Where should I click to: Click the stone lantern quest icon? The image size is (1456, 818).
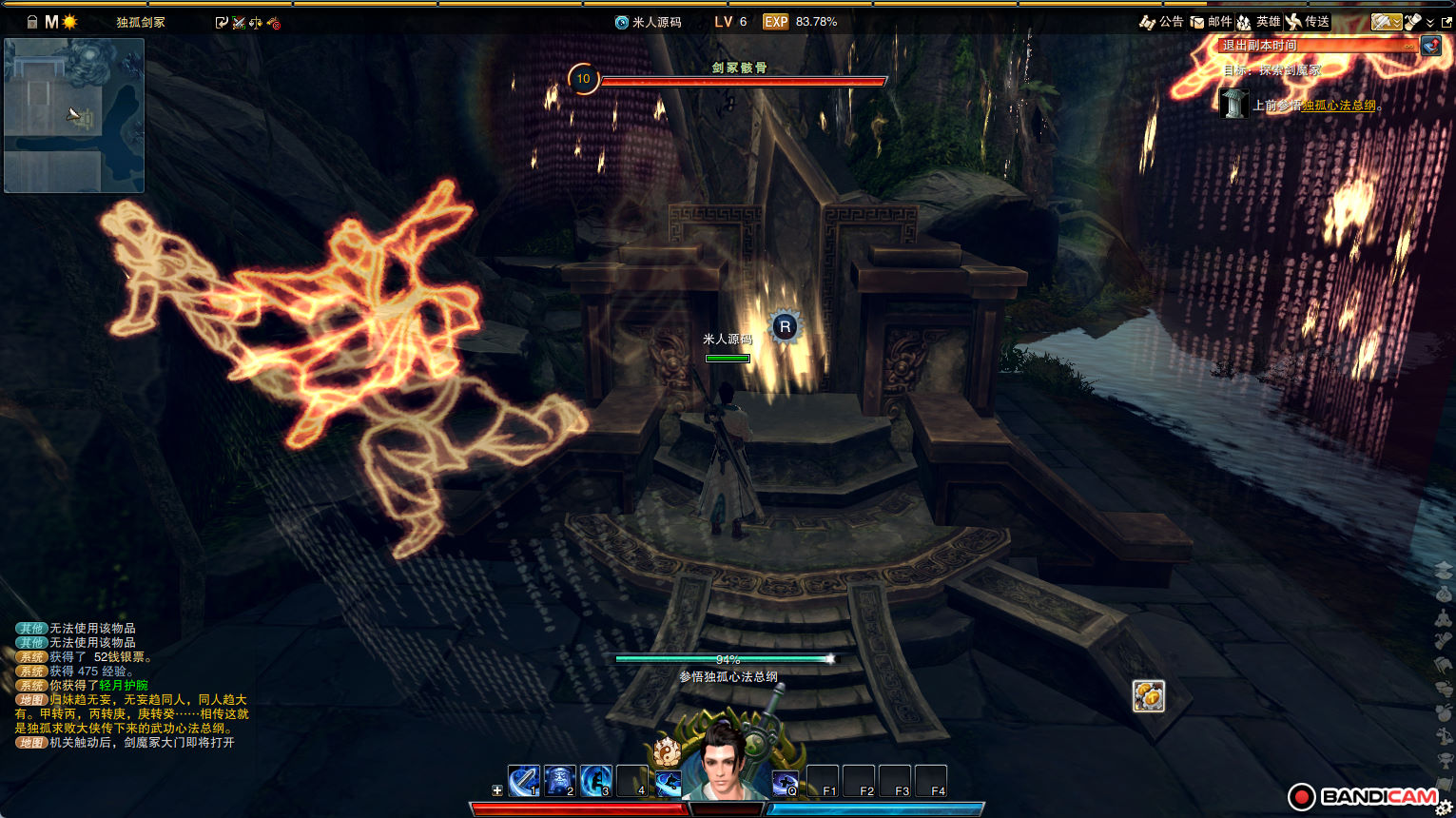1233,103
